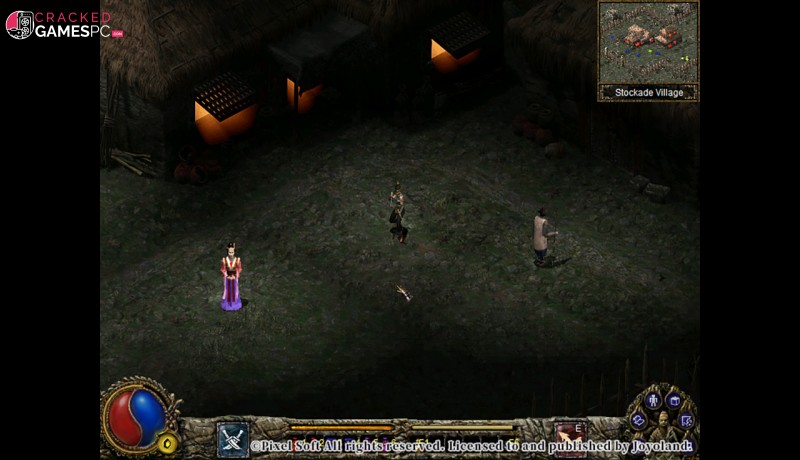Click the Stockade Village minimap
Screen dimensions: 800x460
click(648, 43)
